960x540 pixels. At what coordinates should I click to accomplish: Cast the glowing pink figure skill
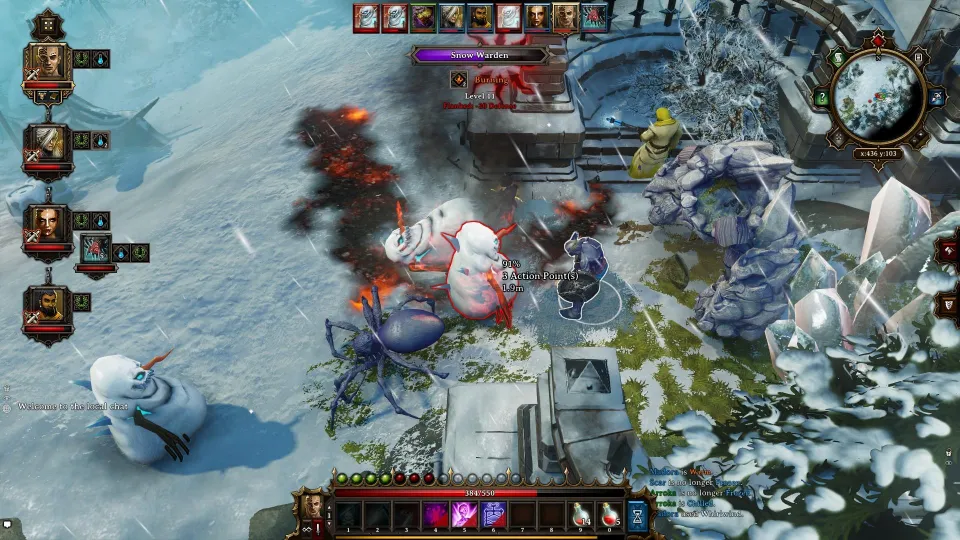465,514
